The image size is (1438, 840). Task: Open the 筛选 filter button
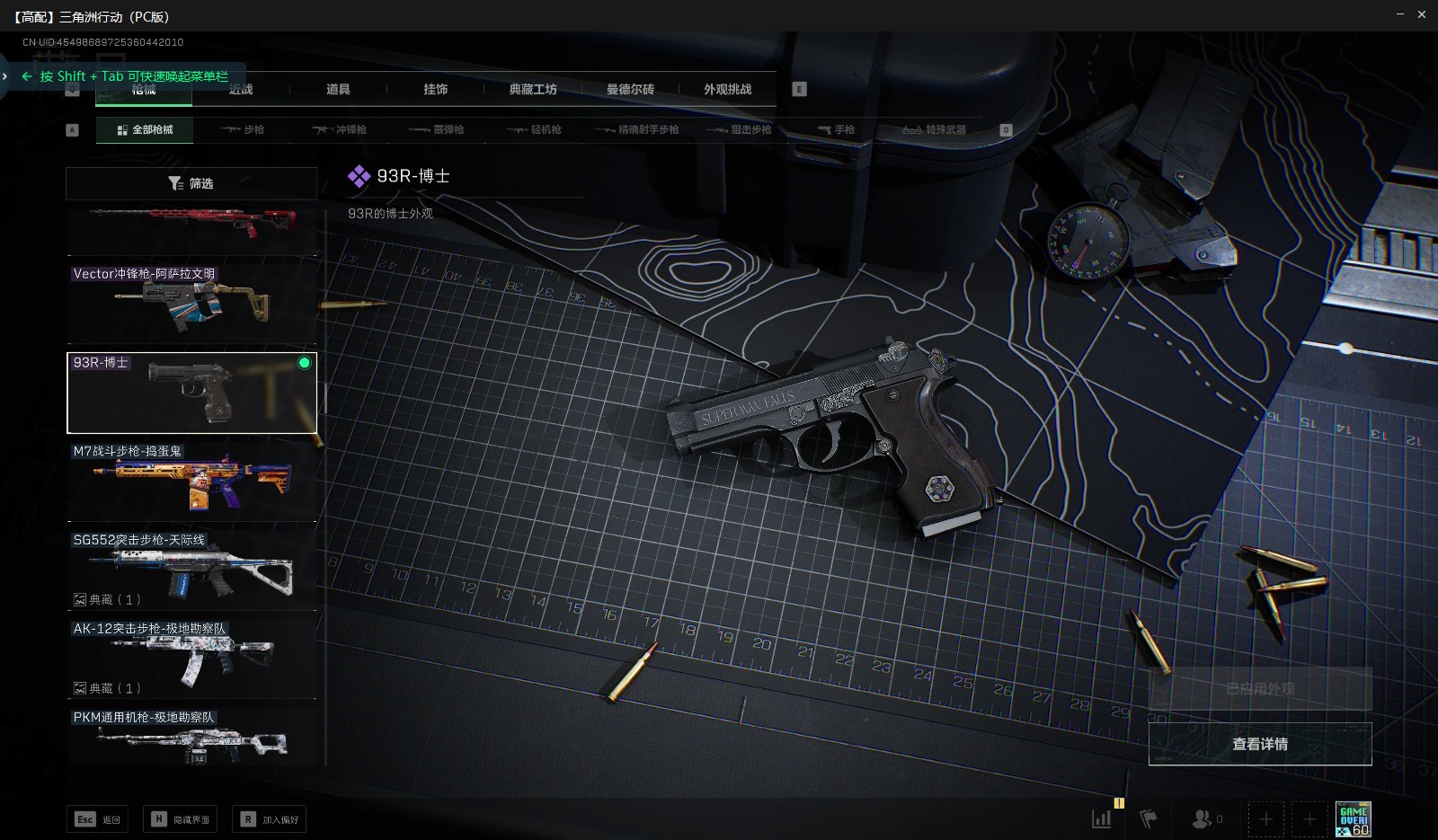tap(191, 183)
